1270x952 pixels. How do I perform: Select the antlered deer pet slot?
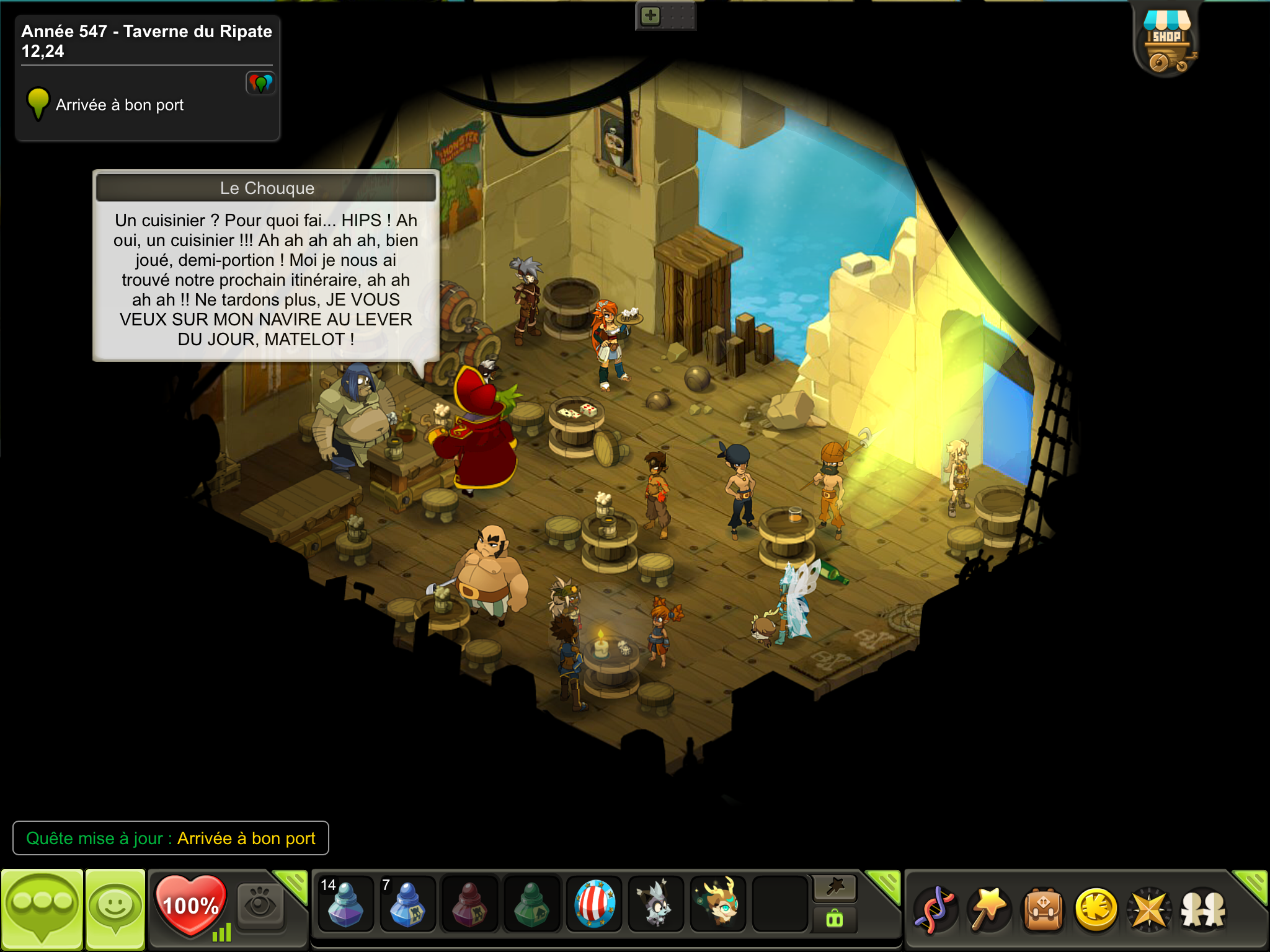click(718, 904)
